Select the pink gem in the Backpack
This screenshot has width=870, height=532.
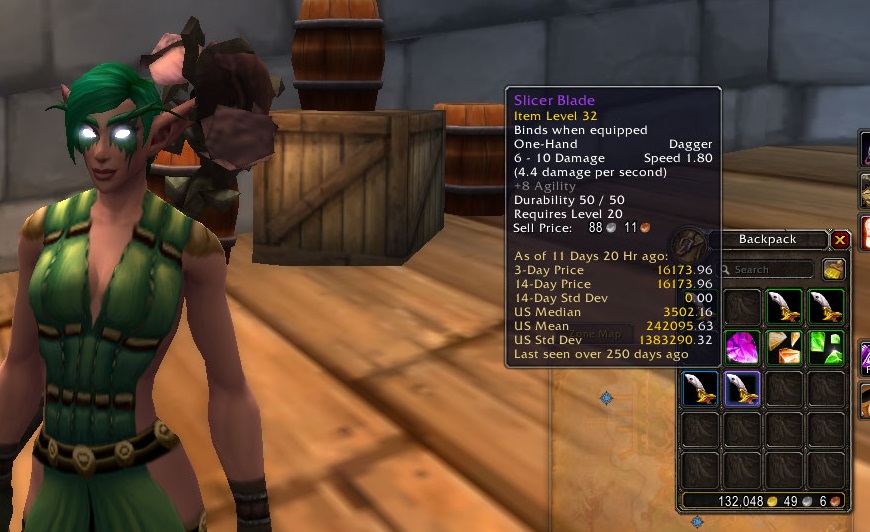(742, 348)
